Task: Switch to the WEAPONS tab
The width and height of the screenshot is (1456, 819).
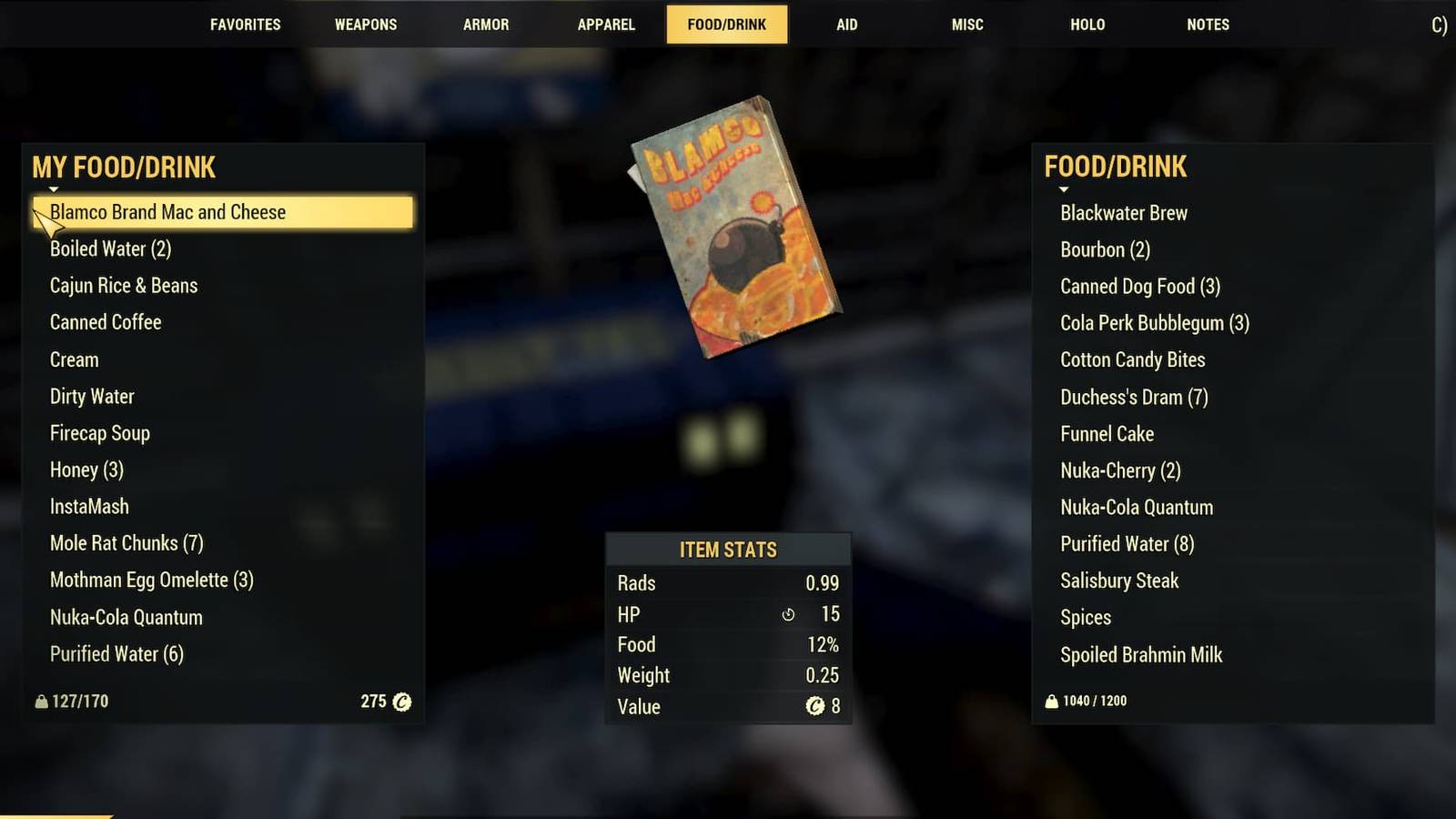Action: 365,25
